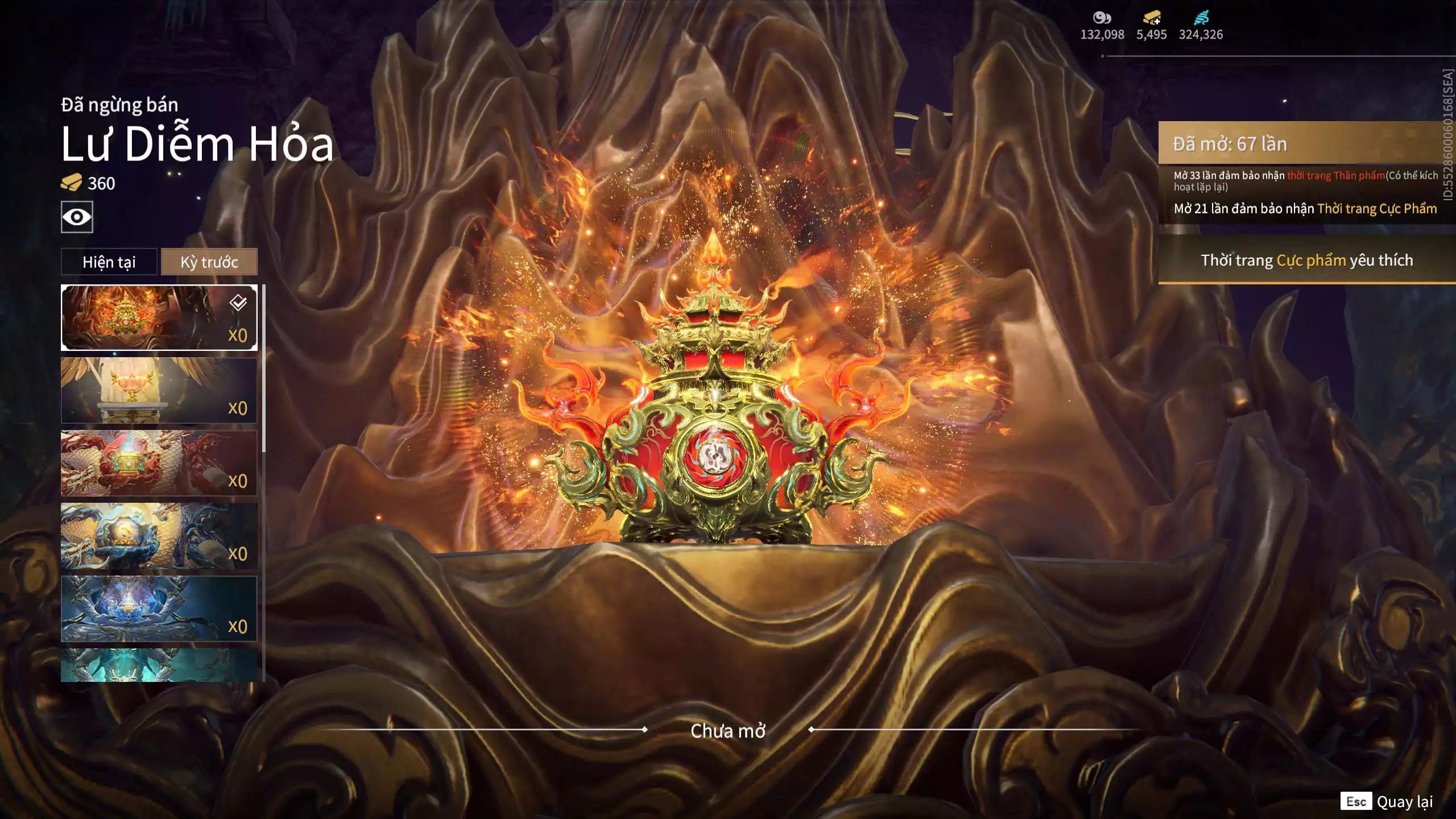Click the blue feather currency icon

click(1201, 18)
